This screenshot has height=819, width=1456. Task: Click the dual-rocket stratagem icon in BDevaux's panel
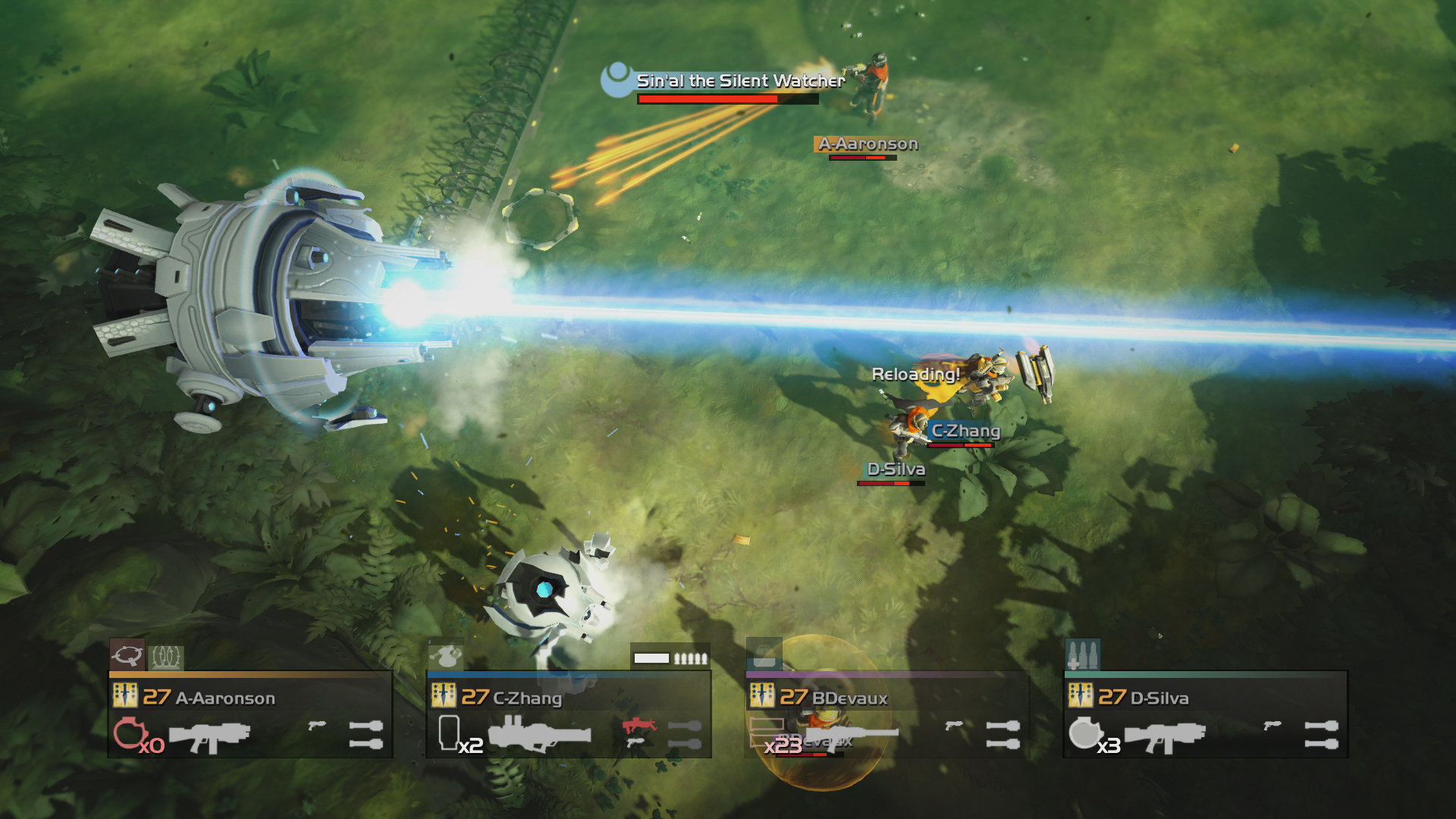1003,736
